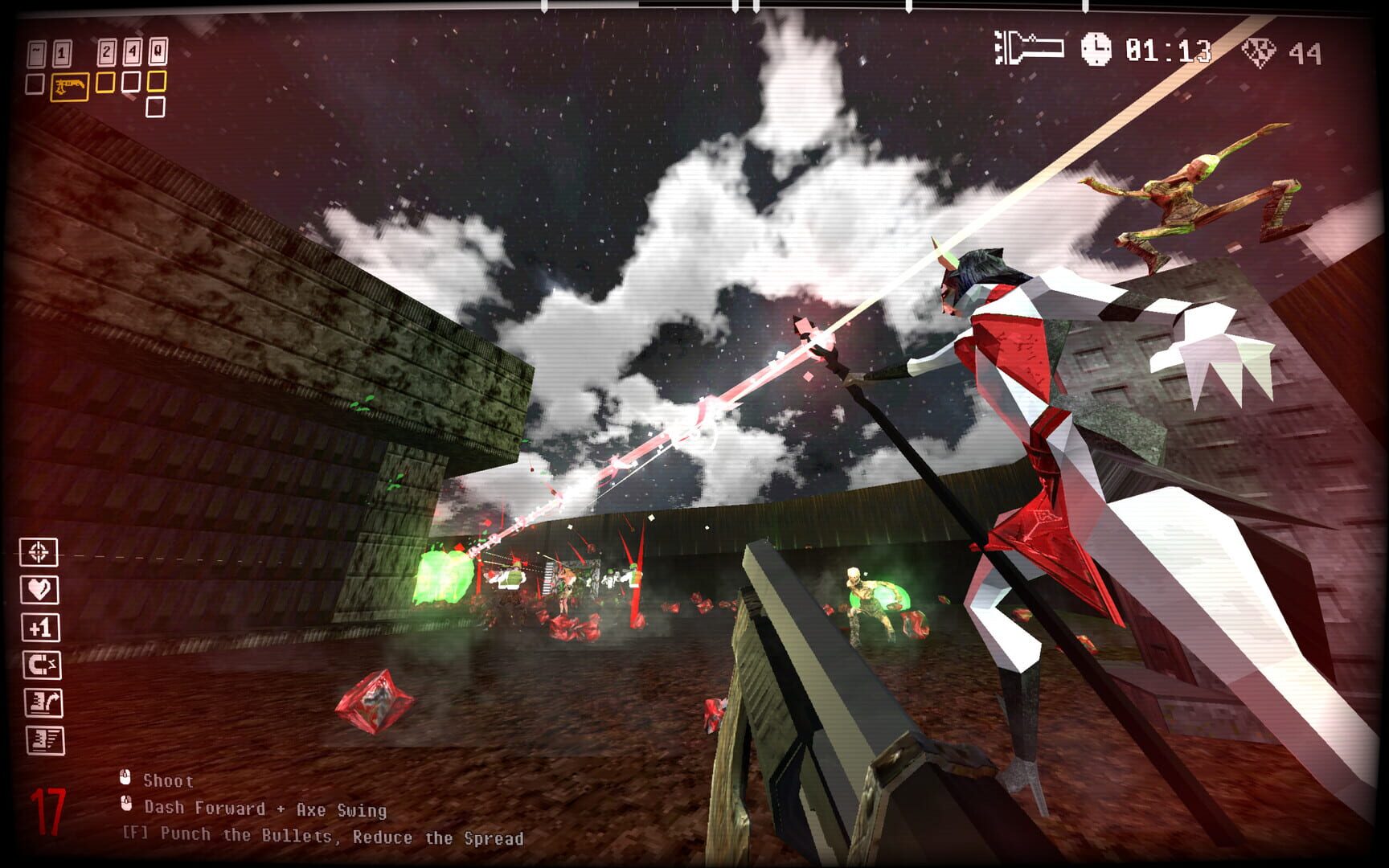The image size is (1389, 868).
Task: Click the crosshair targeting icon in left sidebar
Action: coord(39,553)
